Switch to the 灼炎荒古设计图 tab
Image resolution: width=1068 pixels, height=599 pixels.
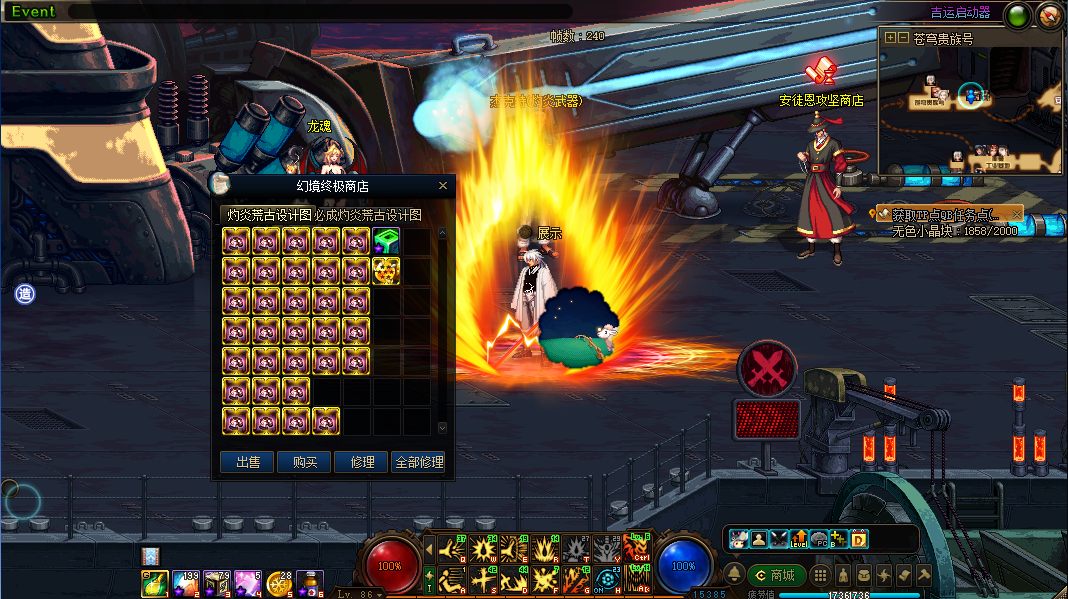pyautogui.click(x=267, y=215)
